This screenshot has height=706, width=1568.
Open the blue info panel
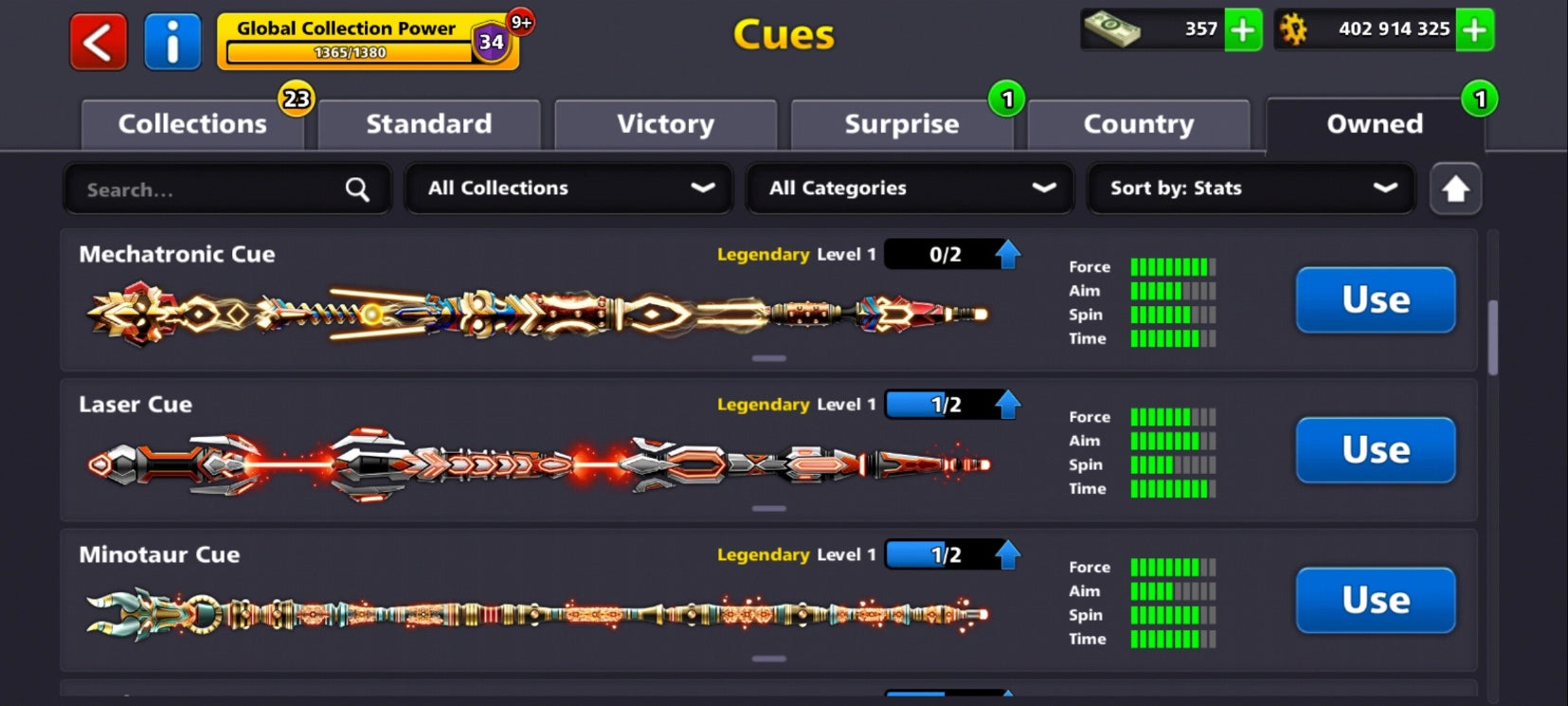tap(173, 42)
